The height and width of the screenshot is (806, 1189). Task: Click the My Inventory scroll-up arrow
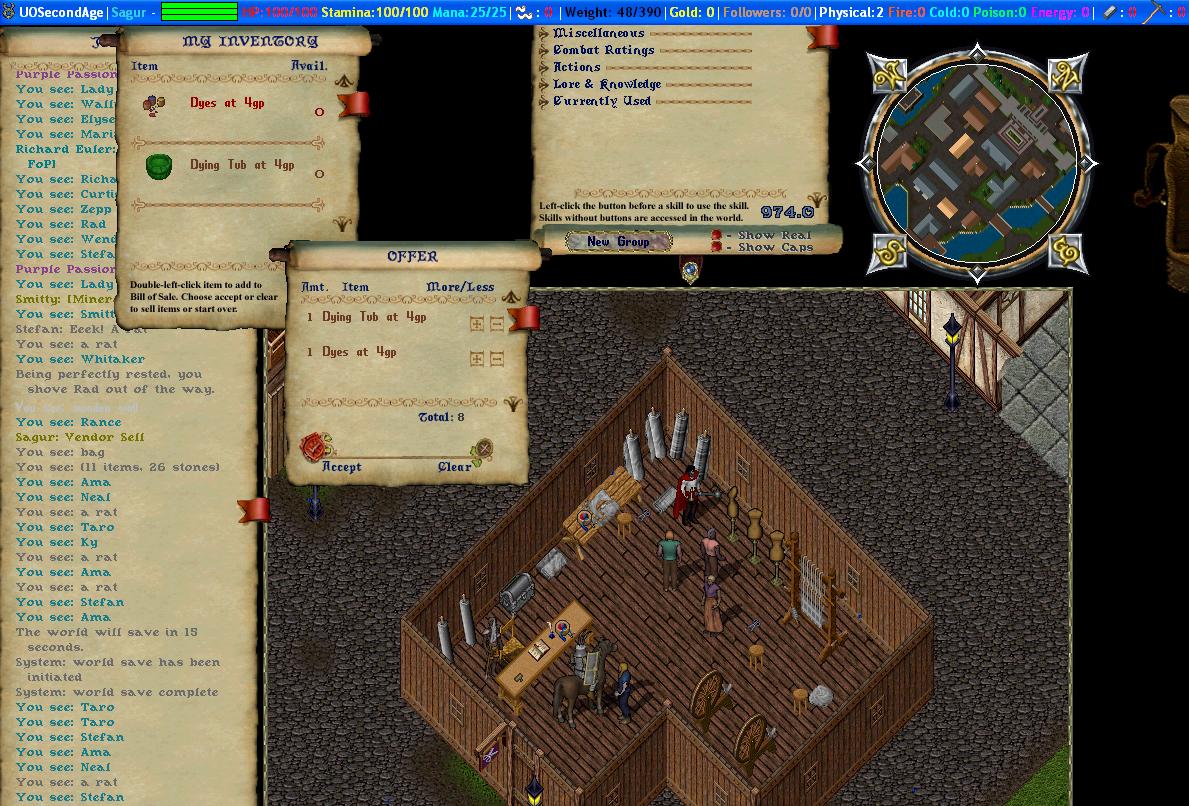[346, 81]
